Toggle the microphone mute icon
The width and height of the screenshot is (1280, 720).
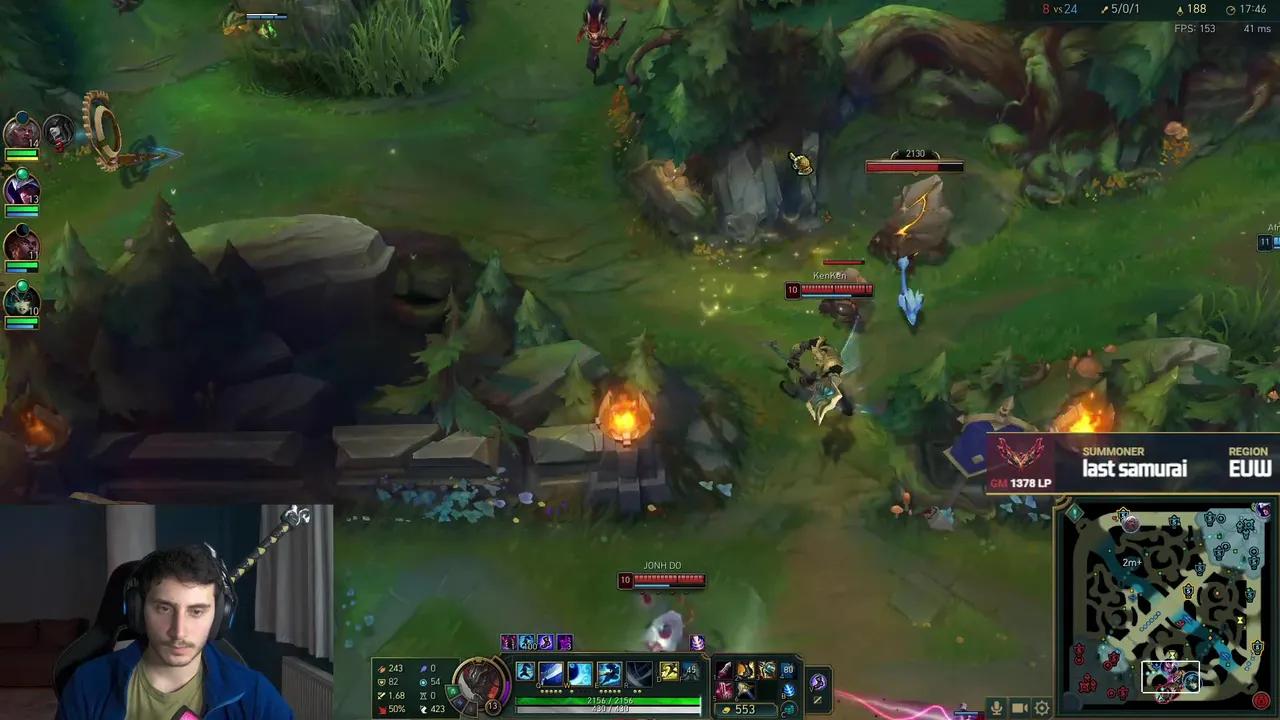point(995,709)
